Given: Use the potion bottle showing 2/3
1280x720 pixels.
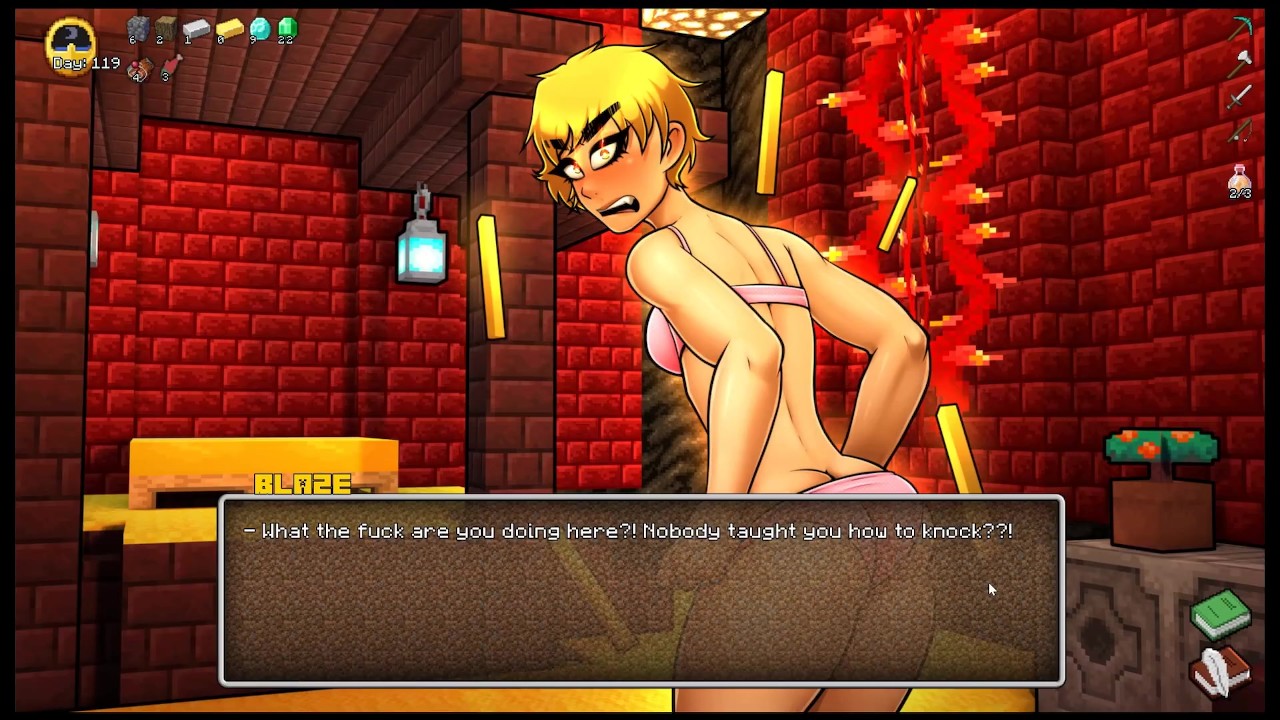Looking at the screenshot, I should point(1240,180).
